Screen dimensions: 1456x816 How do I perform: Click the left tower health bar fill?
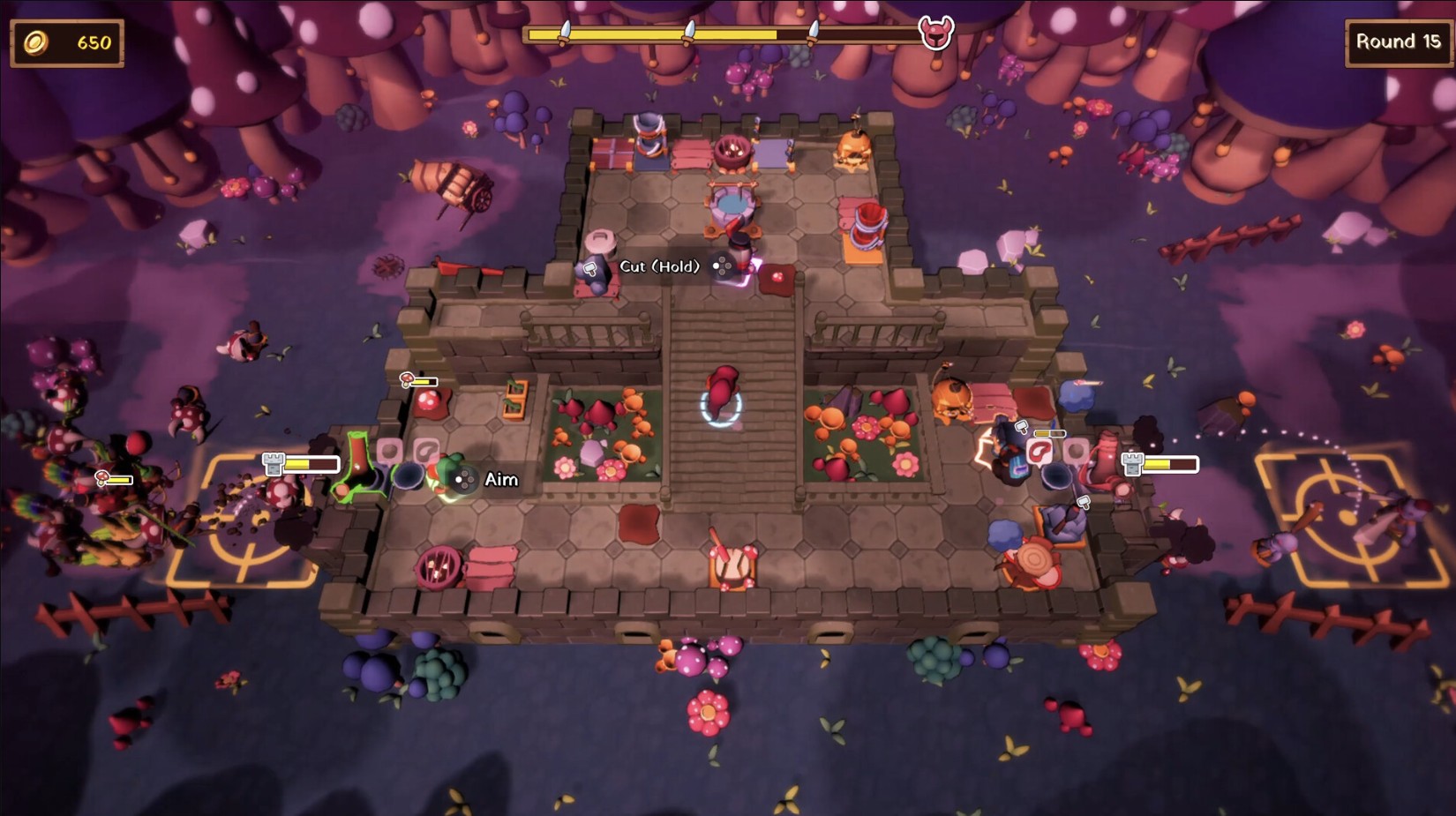(x=297, y=462)
